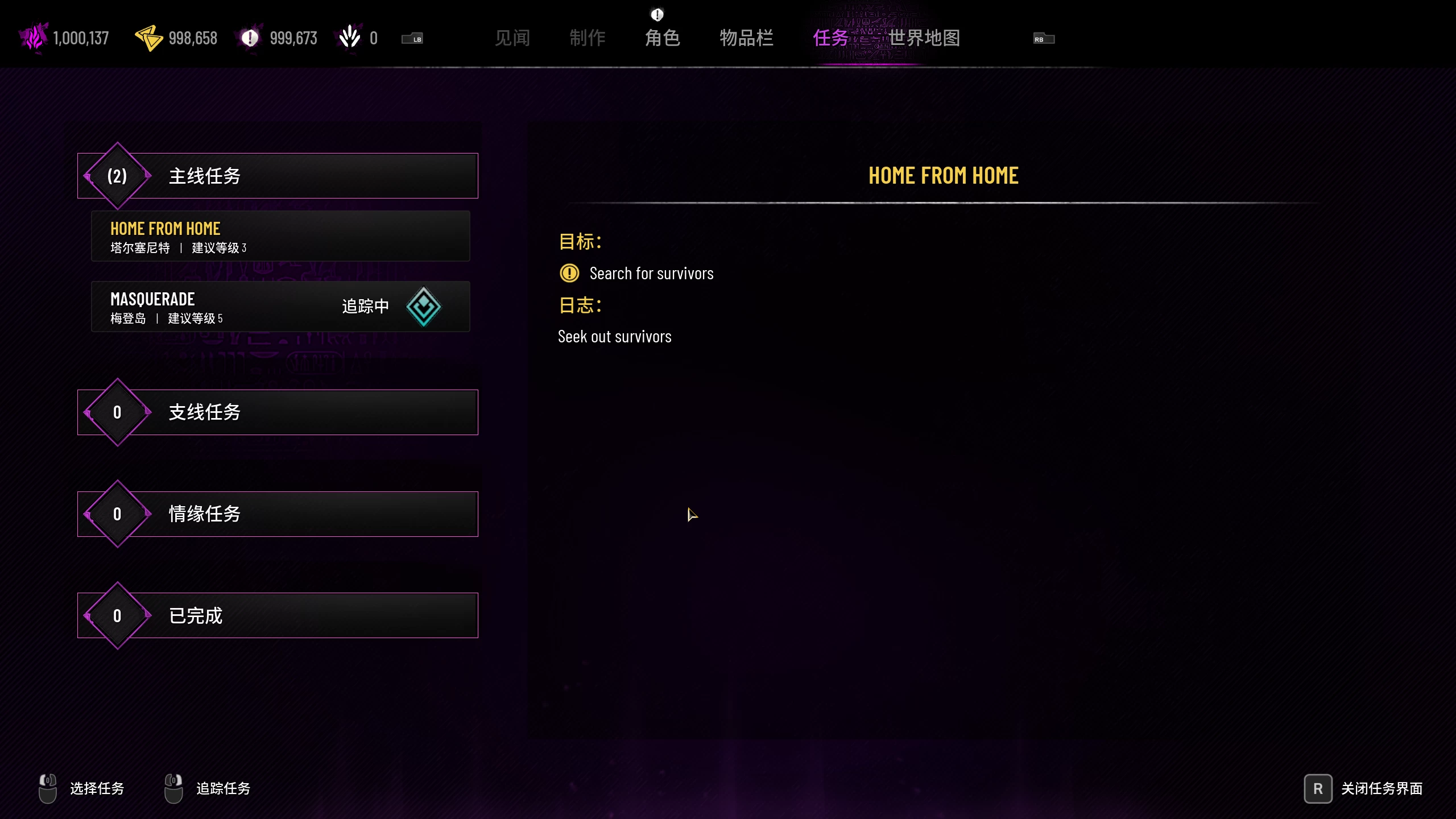Screen dimensions: 1456x819
Task: Expand the 情缘任务 category
Action: [278, 514]
